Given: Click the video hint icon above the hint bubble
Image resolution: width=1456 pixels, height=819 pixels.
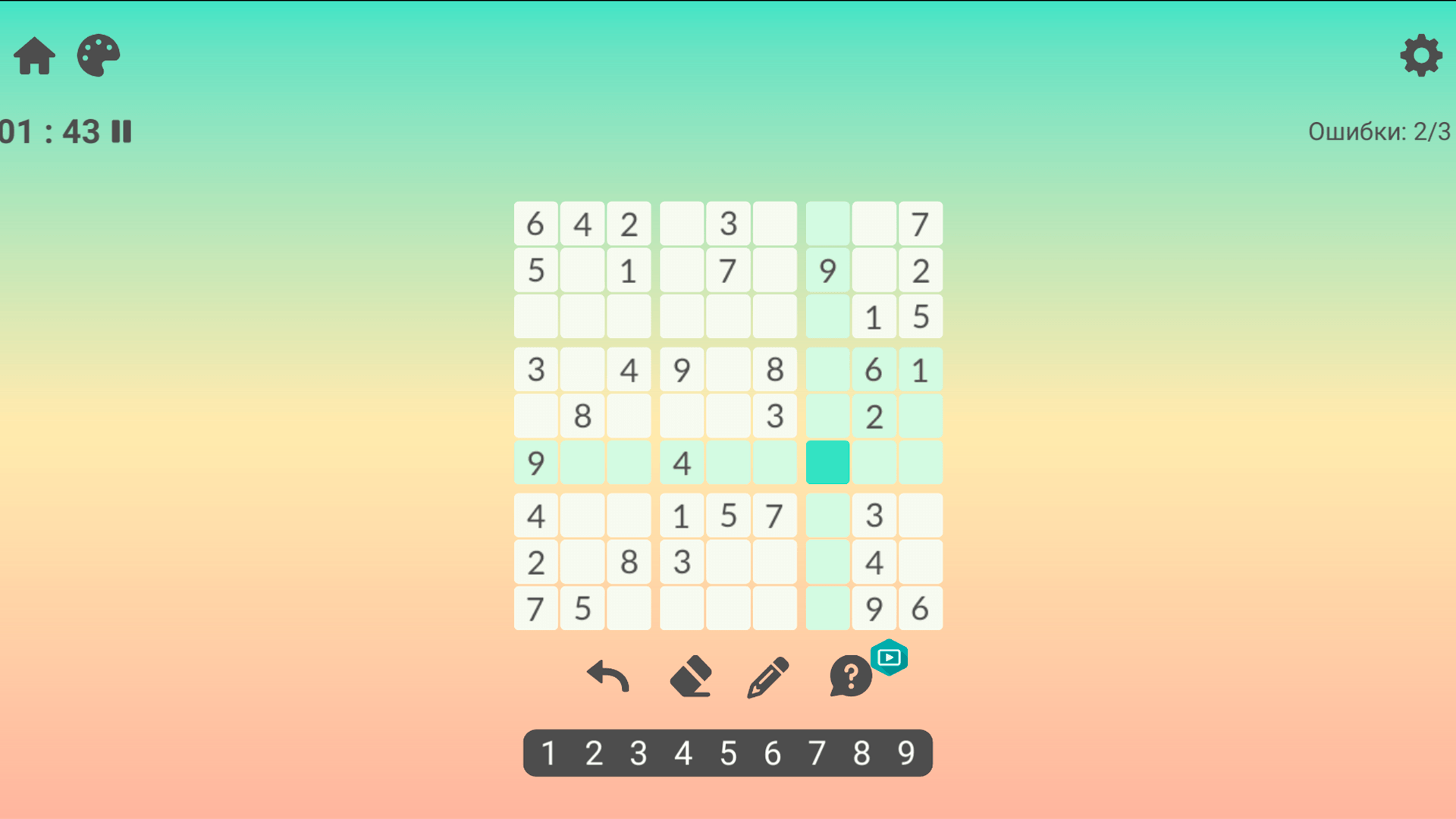Looking at the screenshot, I should click(x=889, y=657).
